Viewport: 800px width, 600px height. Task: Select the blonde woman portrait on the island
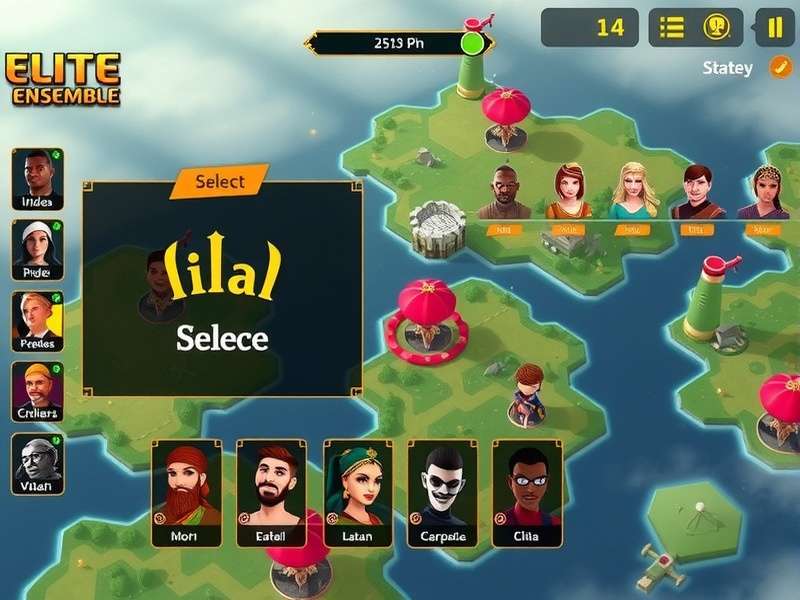[633, 191]
